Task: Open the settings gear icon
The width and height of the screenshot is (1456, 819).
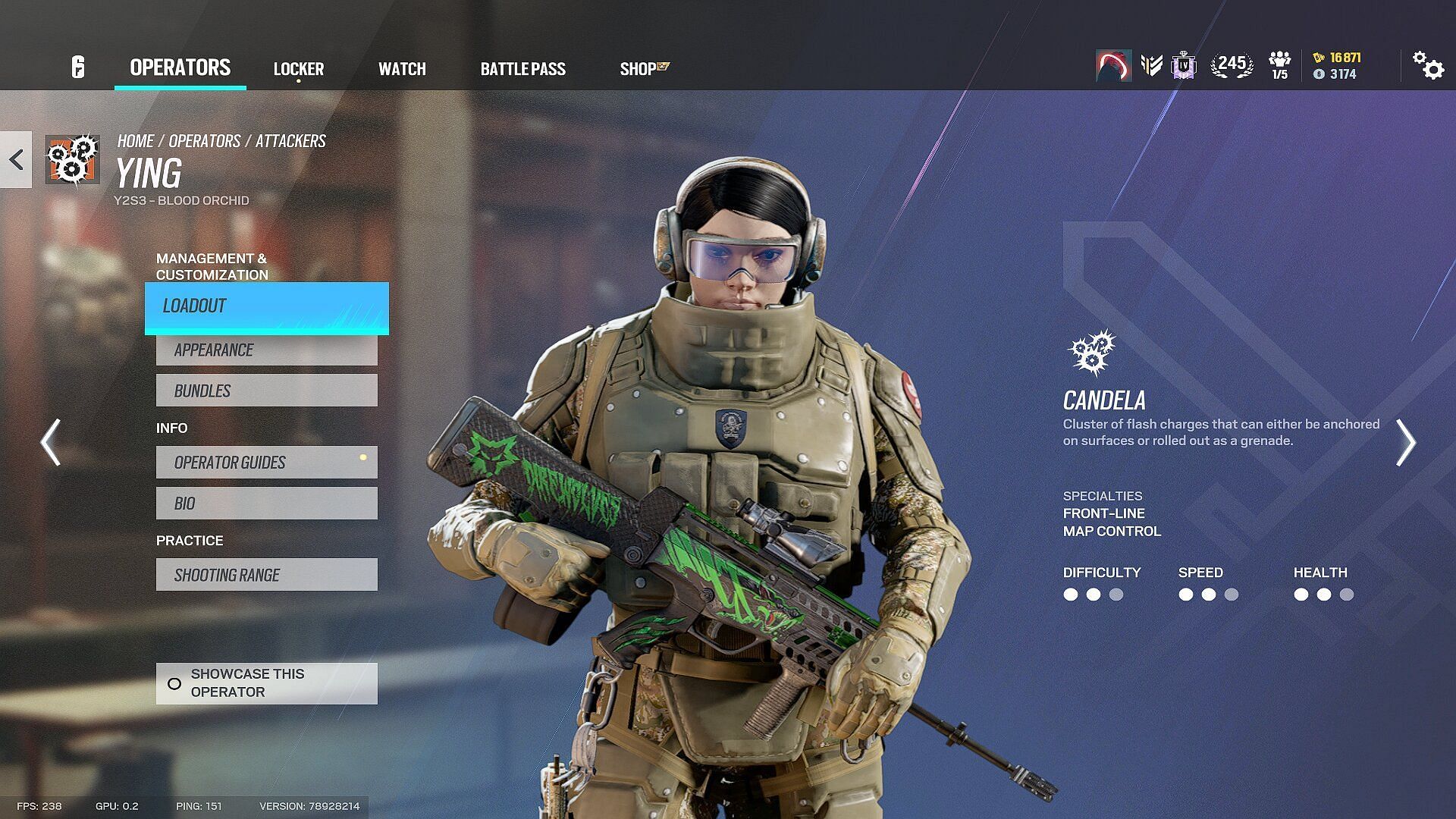Action: [x=1427, y=66]
